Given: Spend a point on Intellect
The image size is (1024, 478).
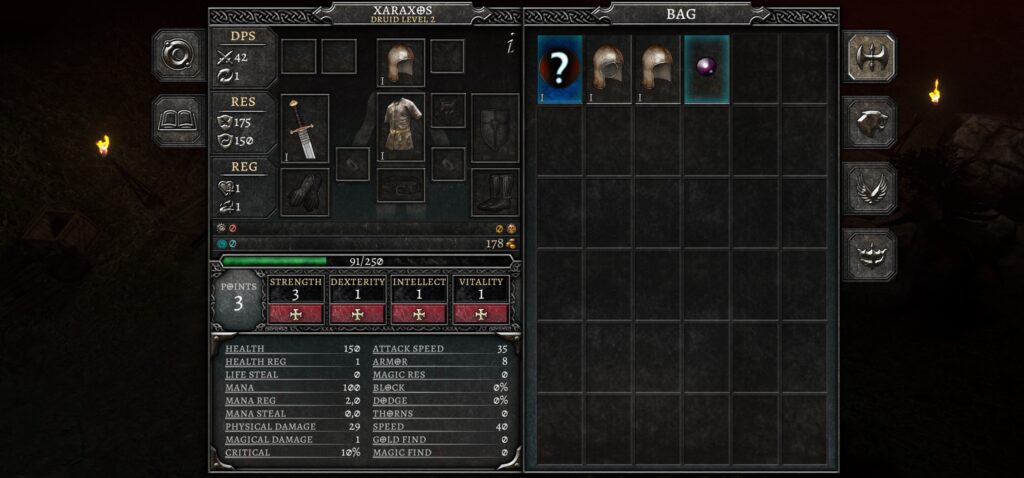Looking at the screenshot, I should 418,313.
